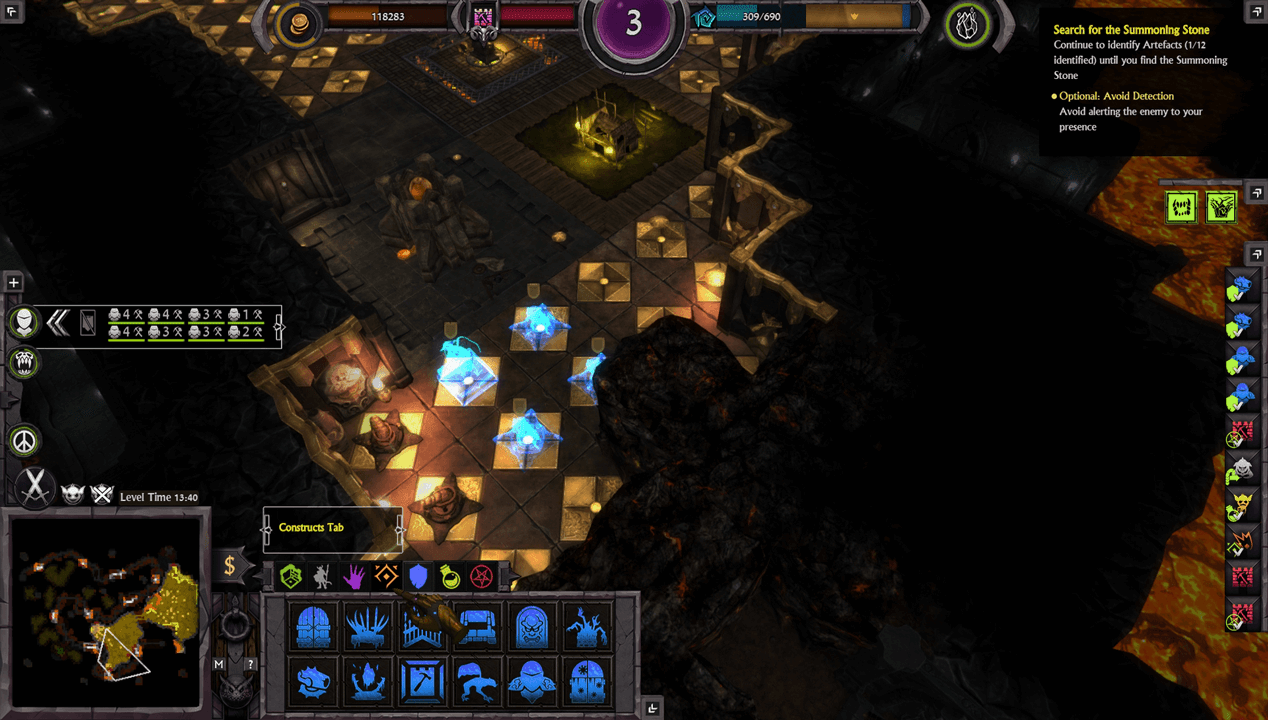Expand the left panel plus button
Viewport: 1268px width, 720px height.
pyautogui.click(x=14, y=283)
